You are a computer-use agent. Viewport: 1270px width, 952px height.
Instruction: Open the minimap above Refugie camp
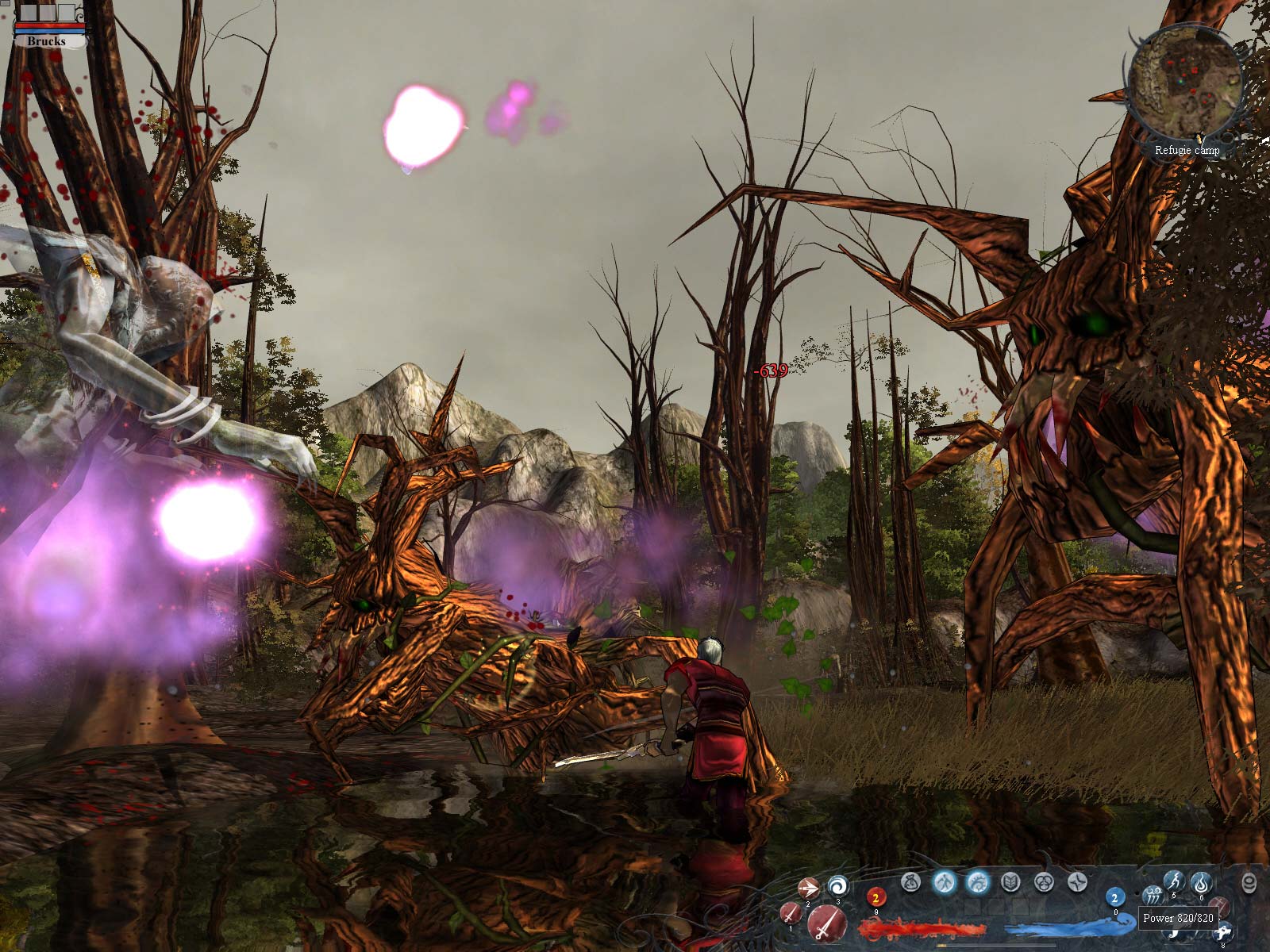tap(1184, 75)
